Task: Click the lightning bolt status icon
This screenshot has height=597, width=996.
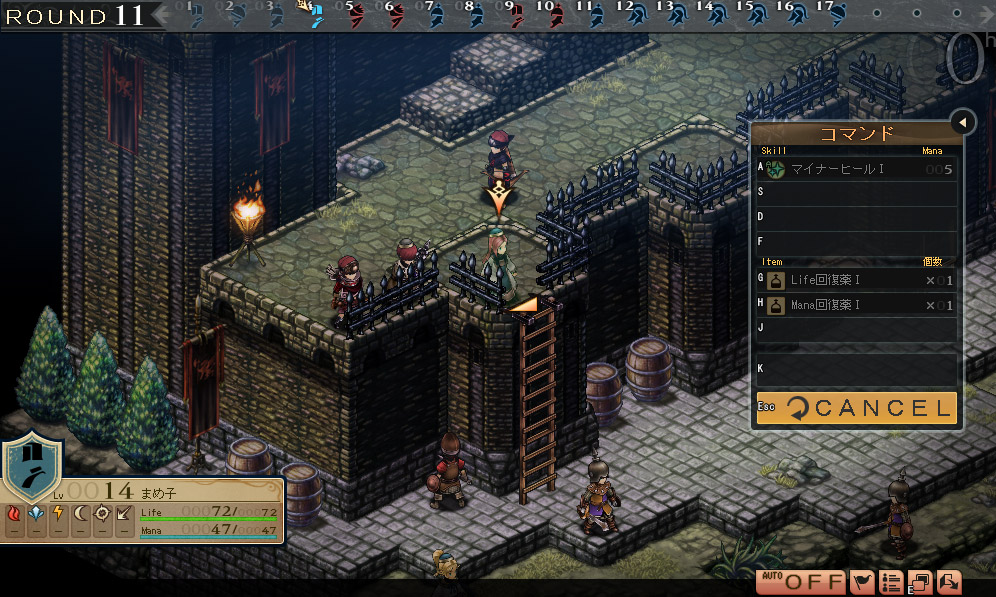Action: pyautogui.click(x=58, y=514)
